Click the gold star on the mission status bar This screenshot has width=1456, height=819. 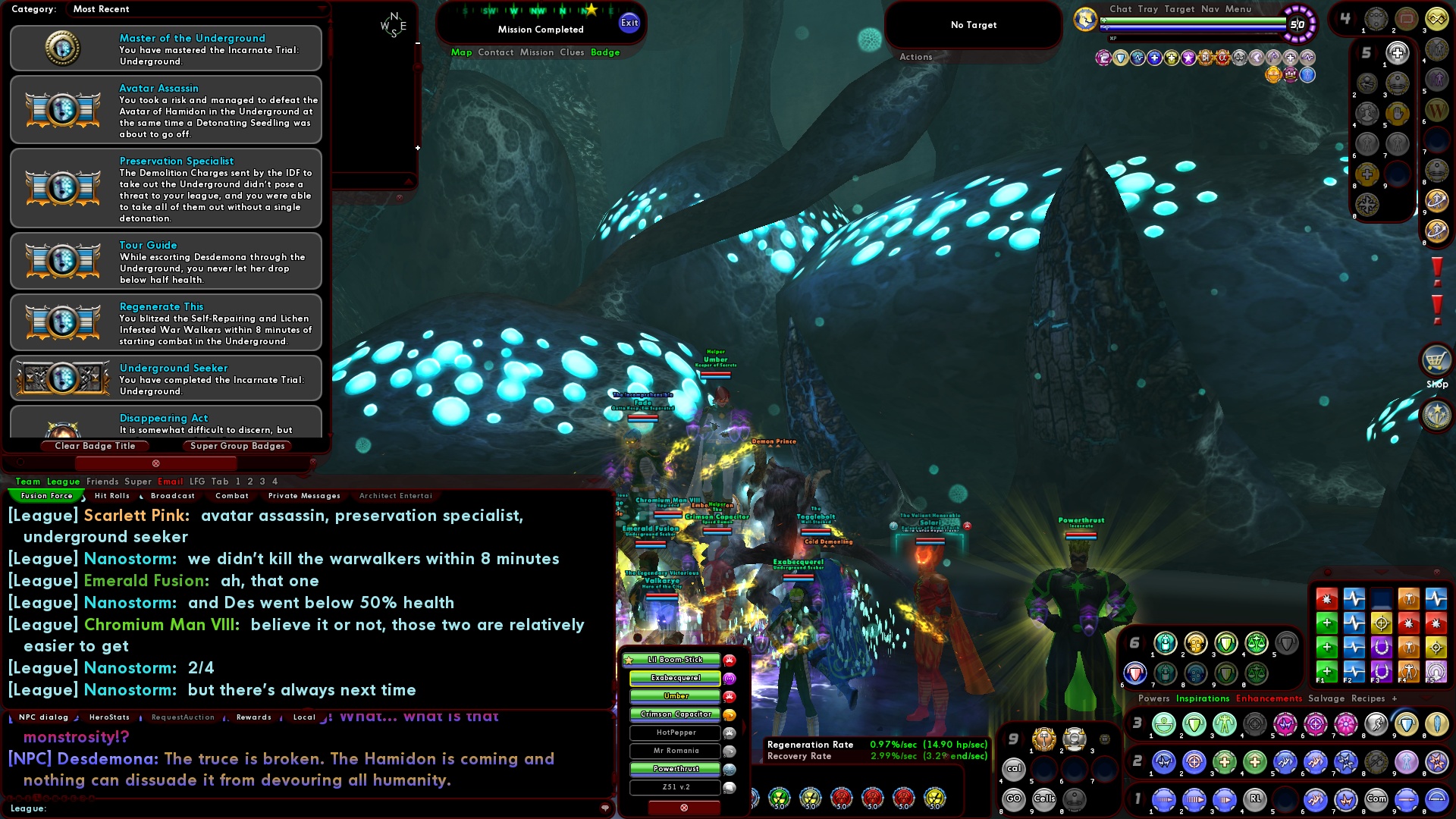coord(591,9)
